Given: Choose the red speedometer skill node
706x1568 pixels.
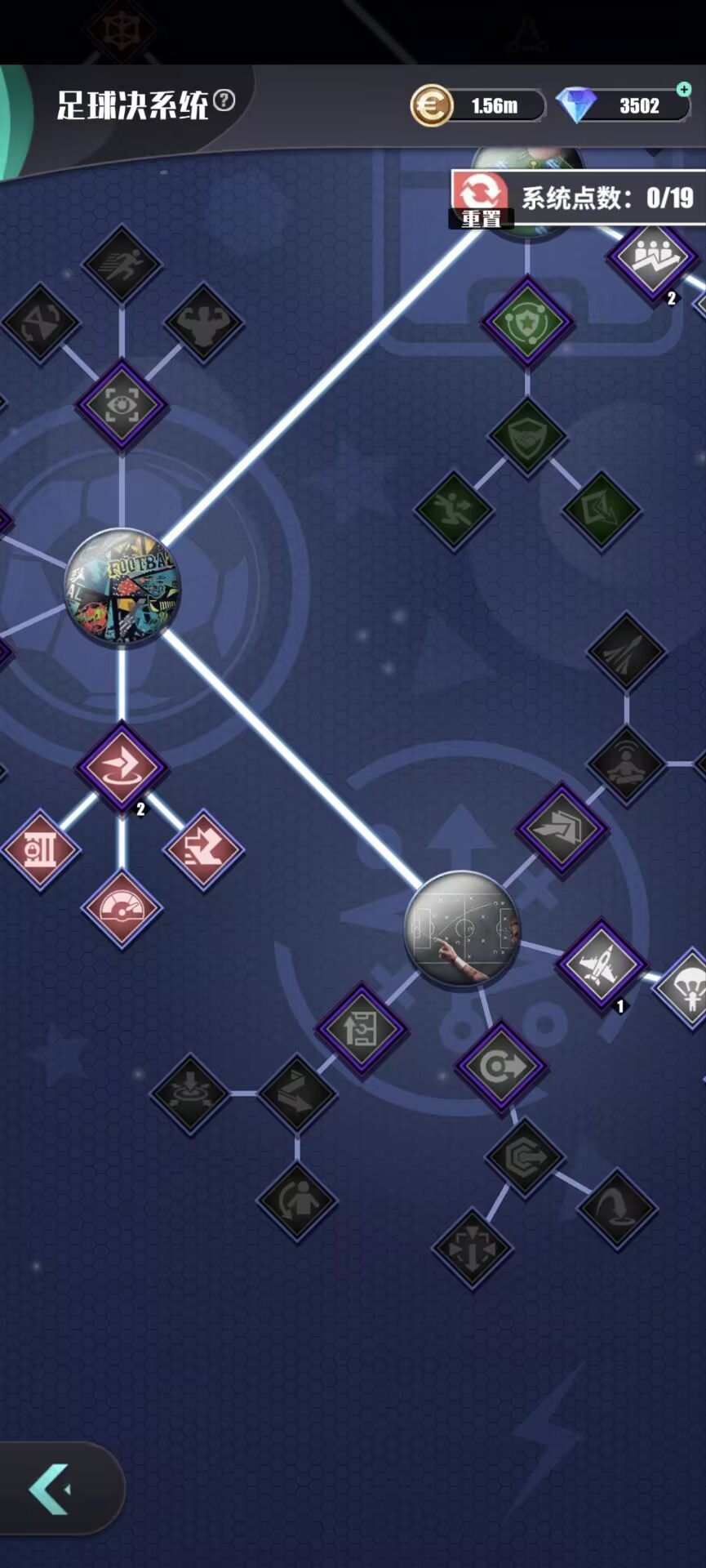Looking at the screenshot, I should 122,908.
